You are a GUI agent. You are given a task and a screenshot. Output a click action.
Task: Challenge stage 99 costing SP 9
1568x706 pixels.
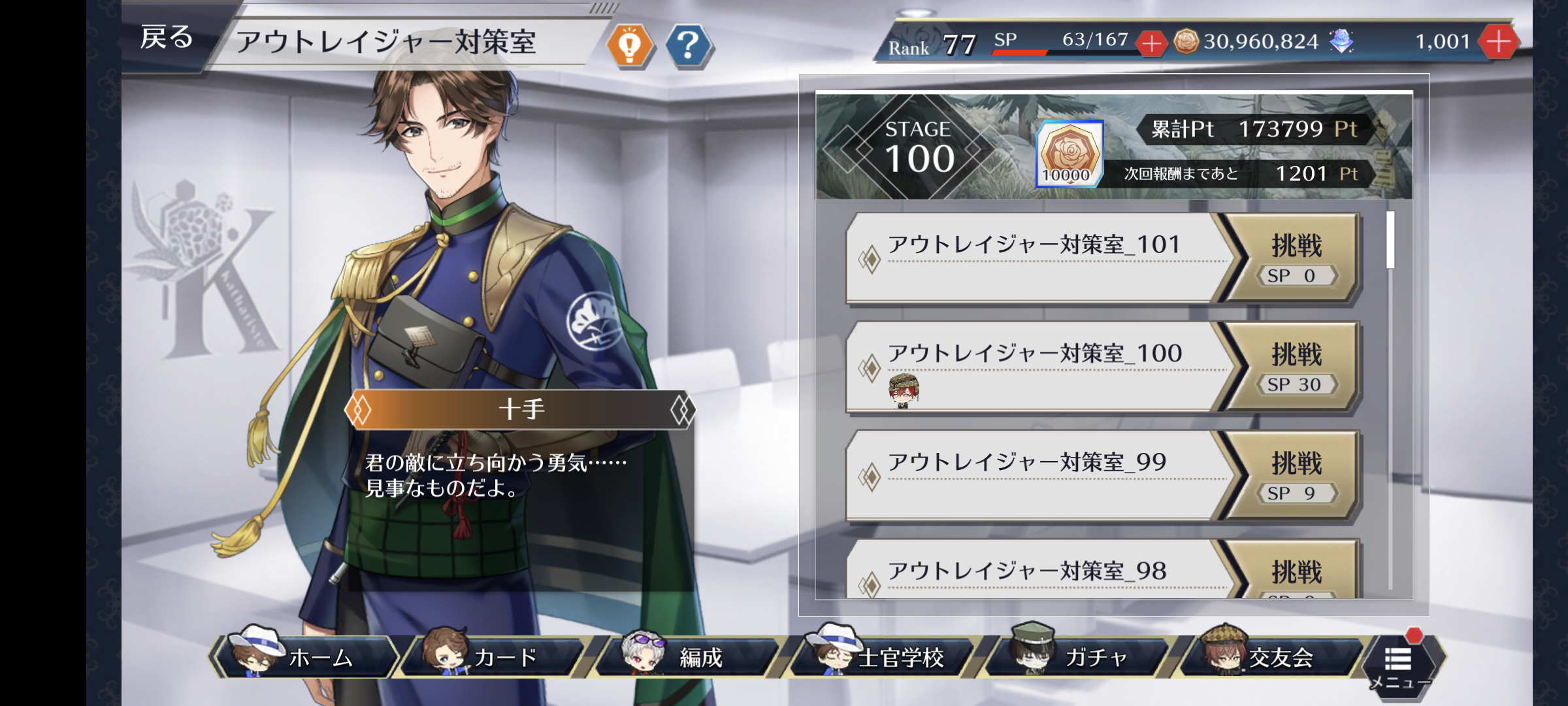1296,475
